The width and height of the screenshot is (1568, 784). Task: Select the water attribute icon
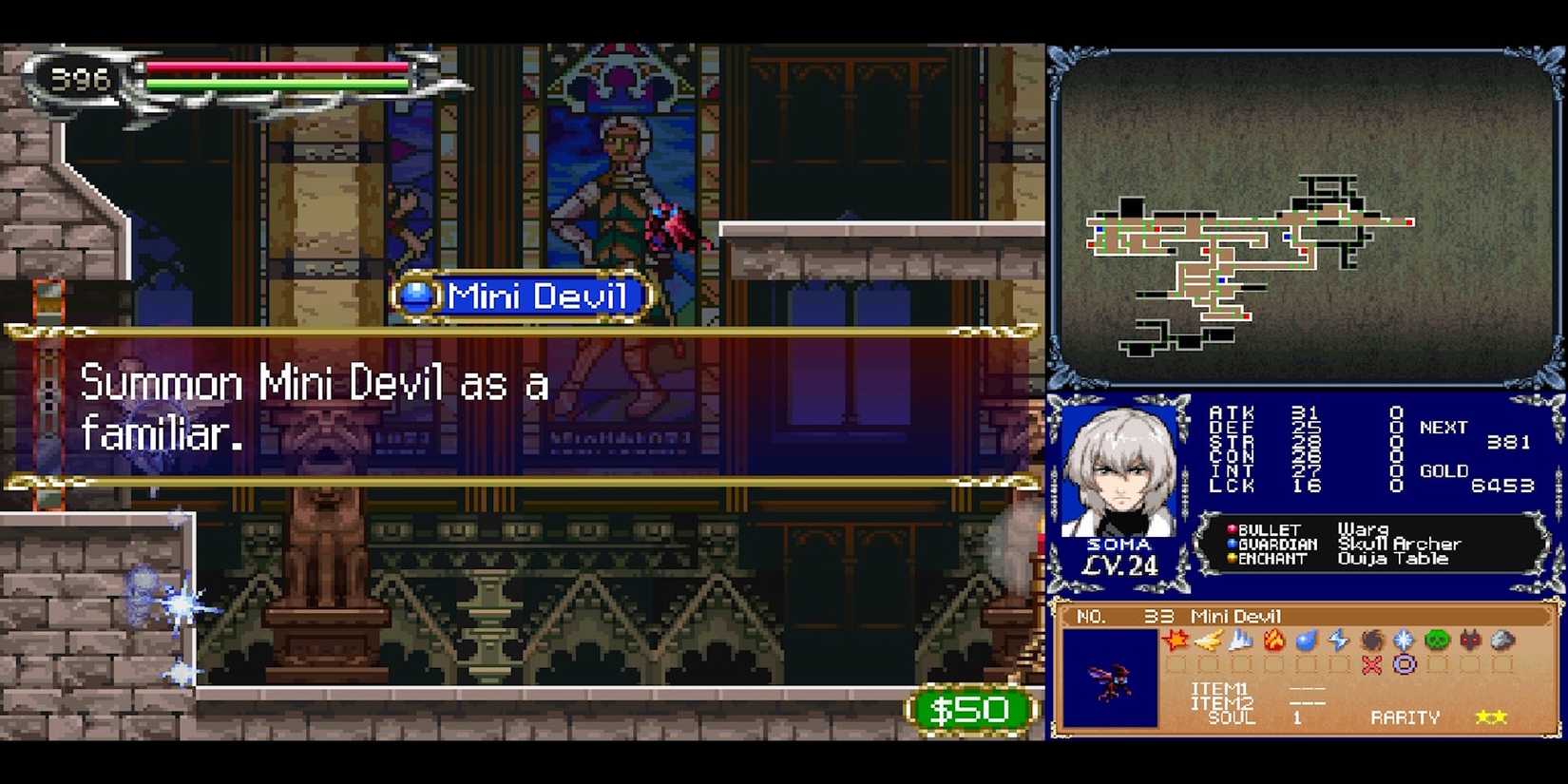(1306, 641)
